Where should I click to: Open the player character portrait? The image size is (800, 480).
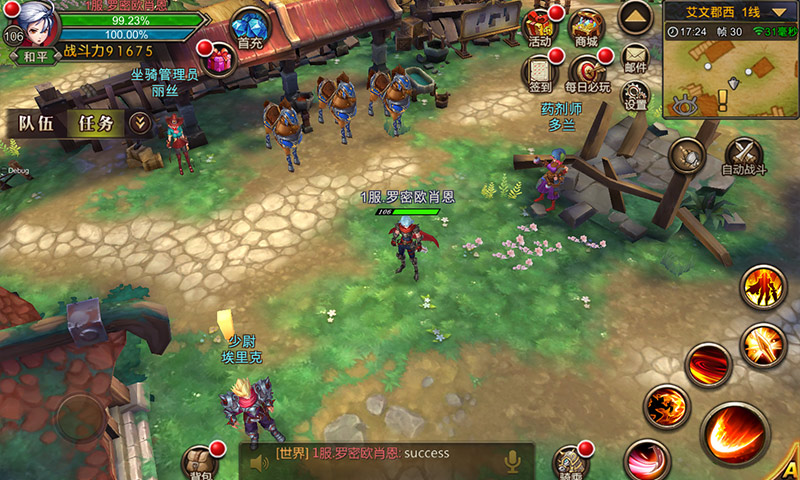click(x=30, y=22)
